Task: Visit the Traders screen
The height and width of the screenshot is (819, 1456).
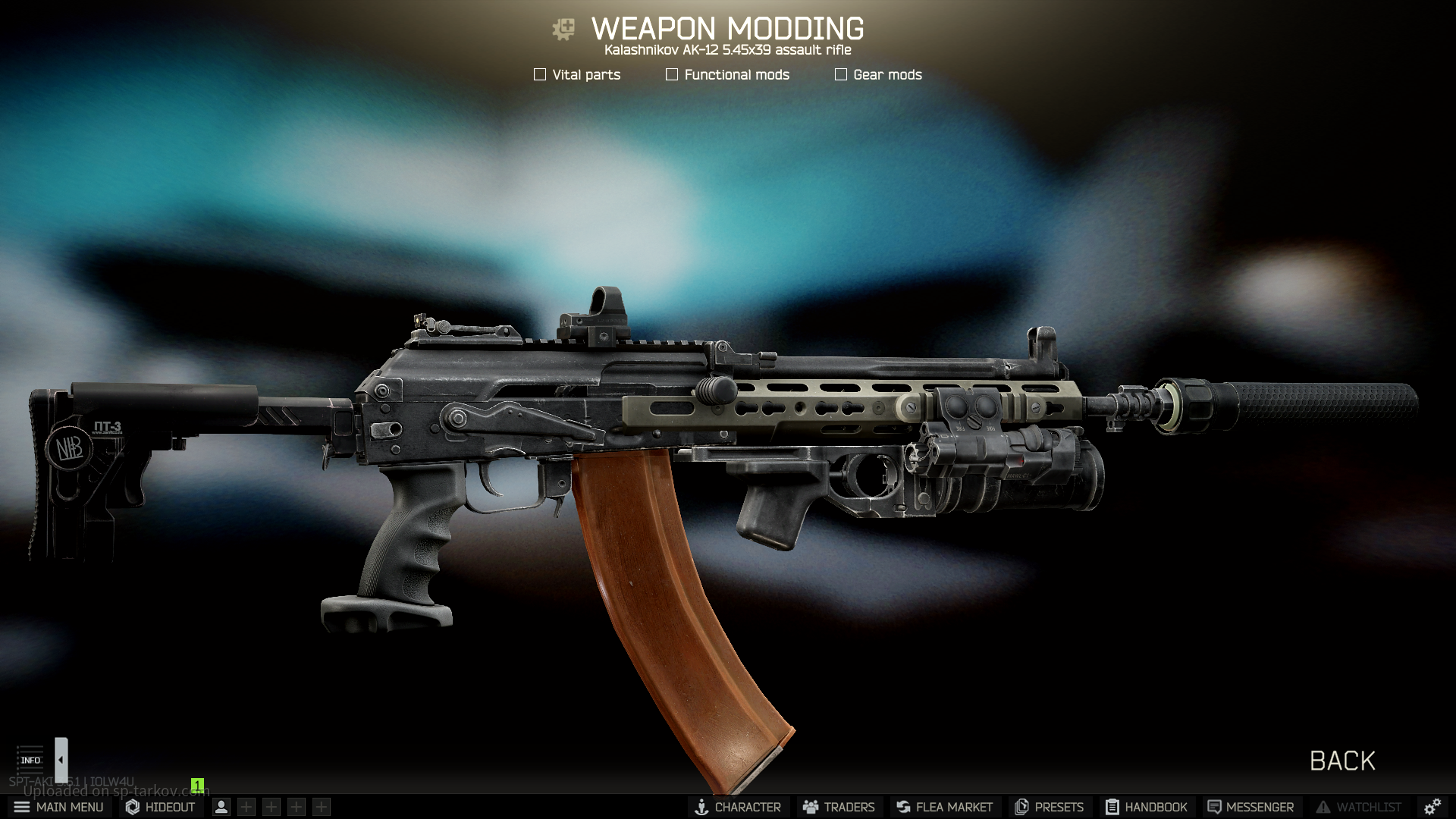Action: pos(839,807)
